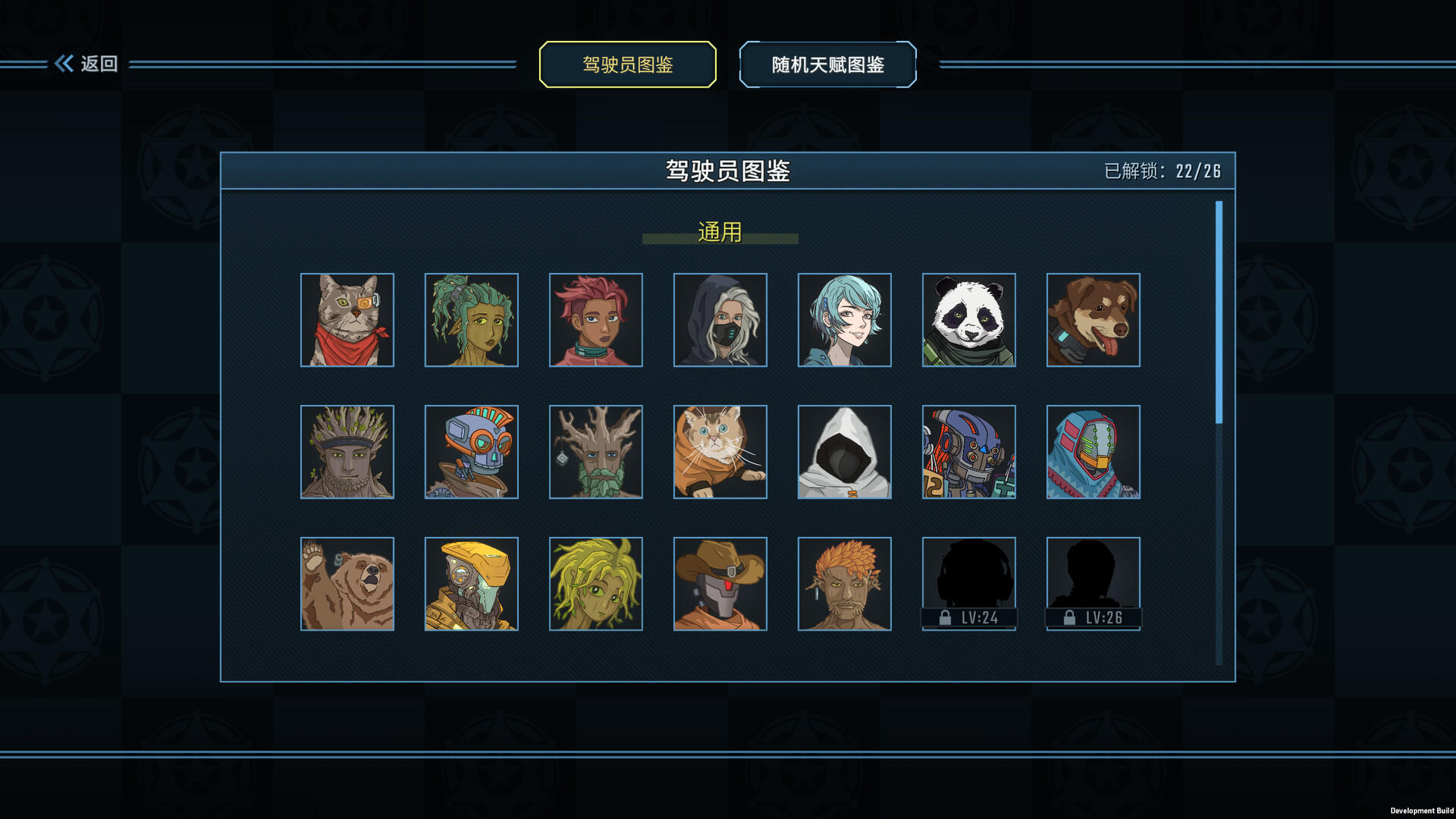This screenshot has width=1456, height=819.
Task: Stay on the 驾驶员图鉴 tab
Action: point(627,65)
